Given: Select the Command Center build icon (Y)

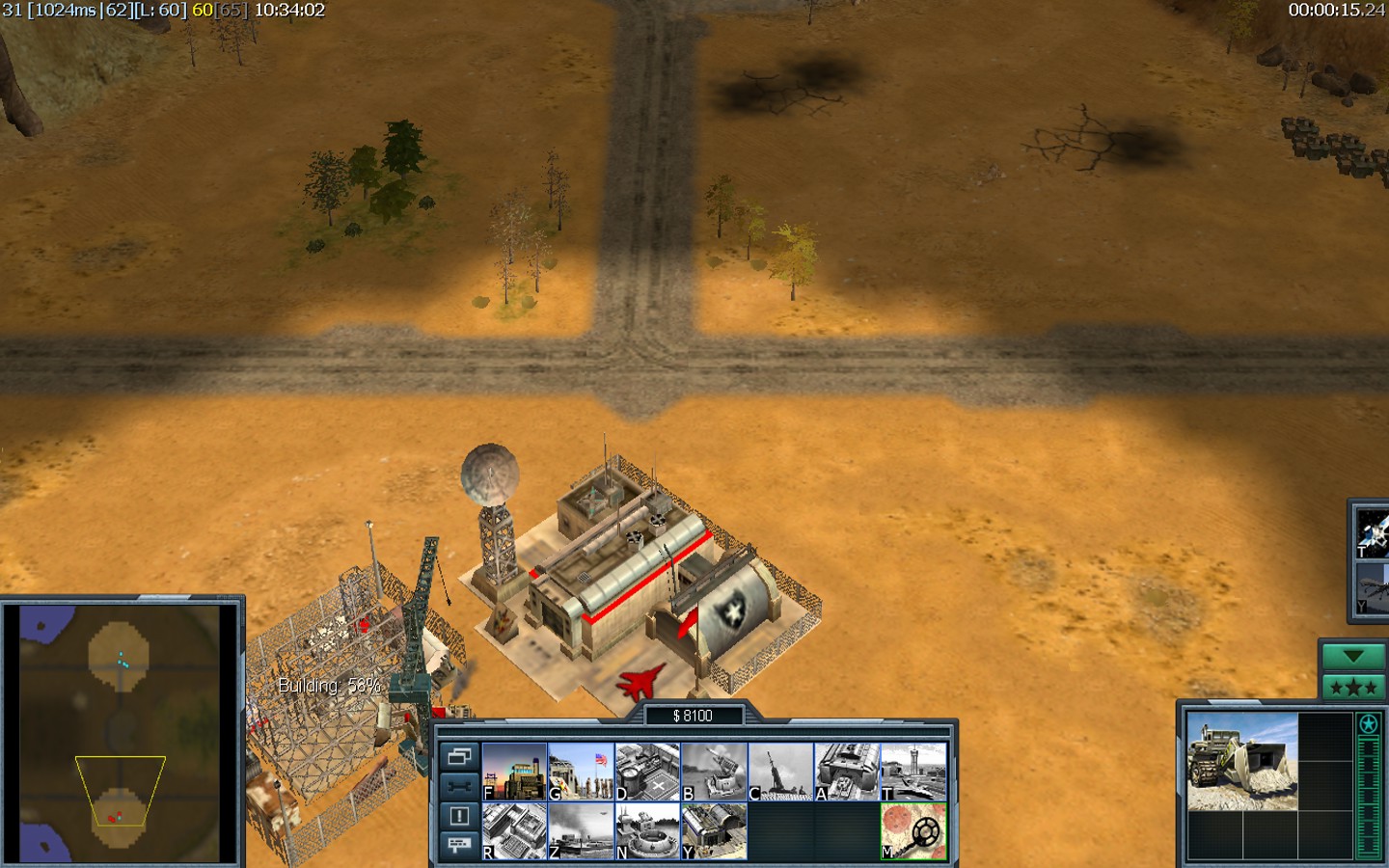Looking at the screenshot, I should 714,830.
